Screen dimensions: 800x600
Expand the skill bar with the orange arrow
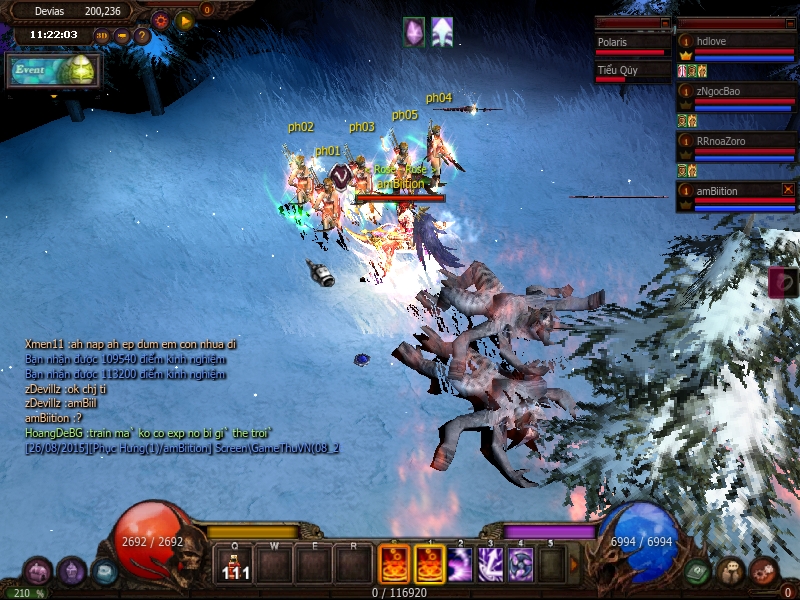pyautogui.click(x=574, y=565)
